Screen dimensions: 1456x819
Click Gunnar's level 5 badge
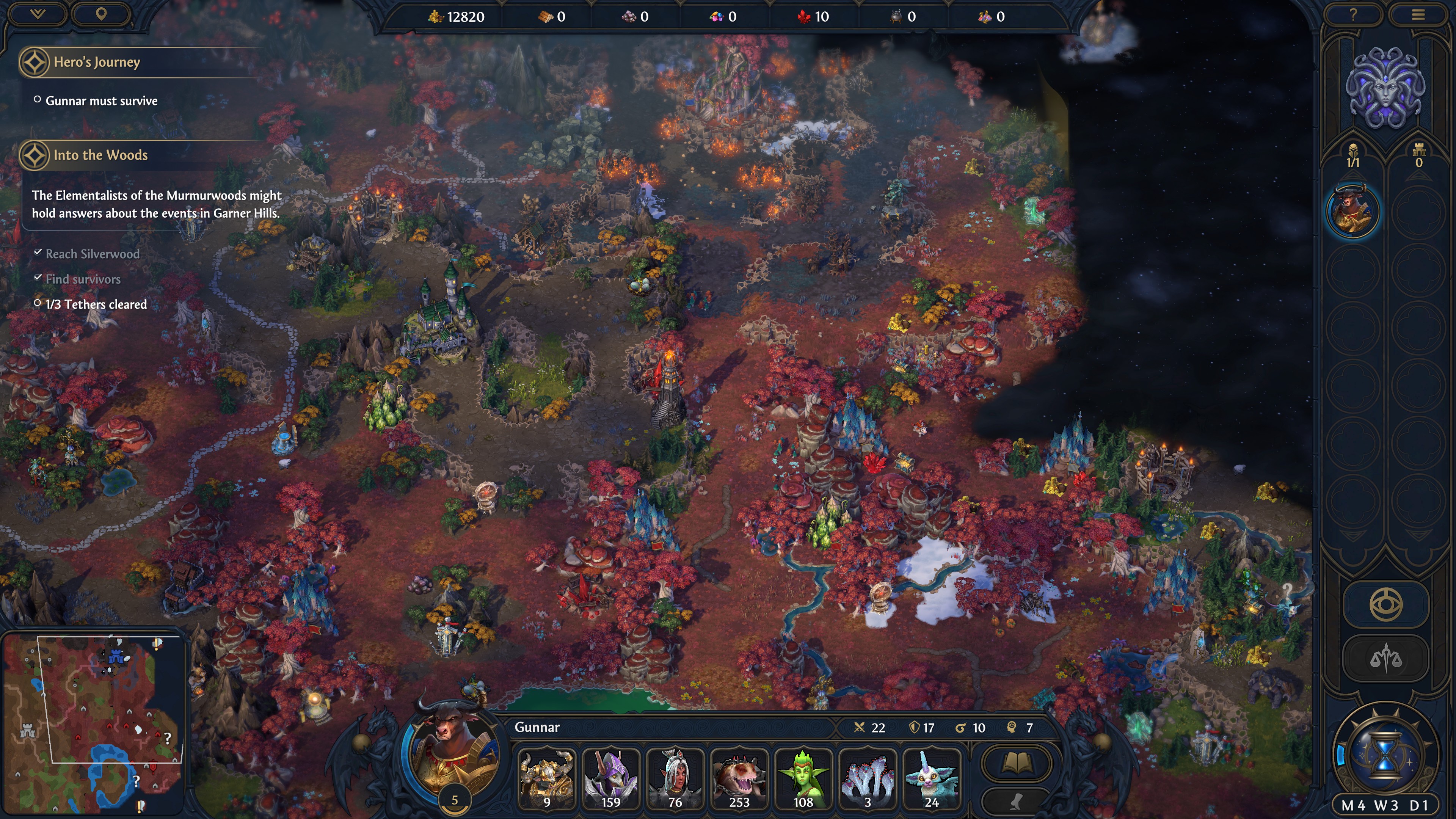coord(455,799)
